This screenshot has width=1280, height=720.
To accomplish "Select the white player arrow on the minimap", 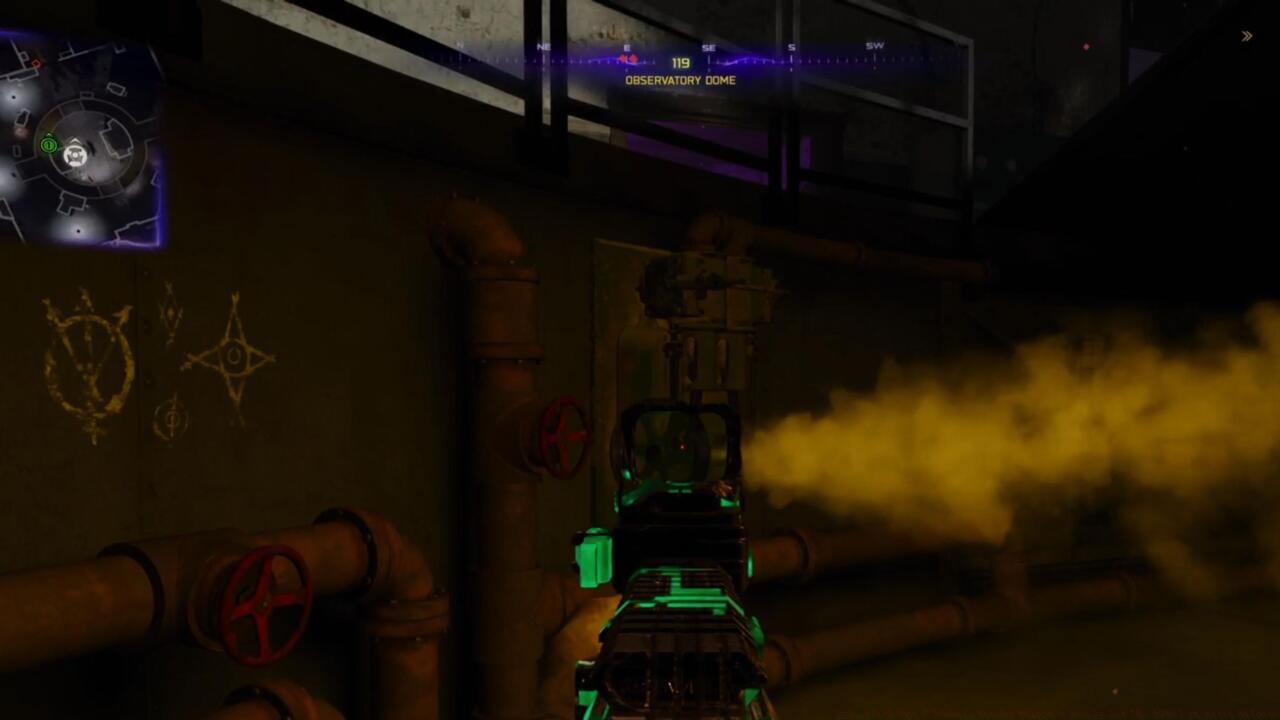I will pyautogui.click(x=74, y=155).
